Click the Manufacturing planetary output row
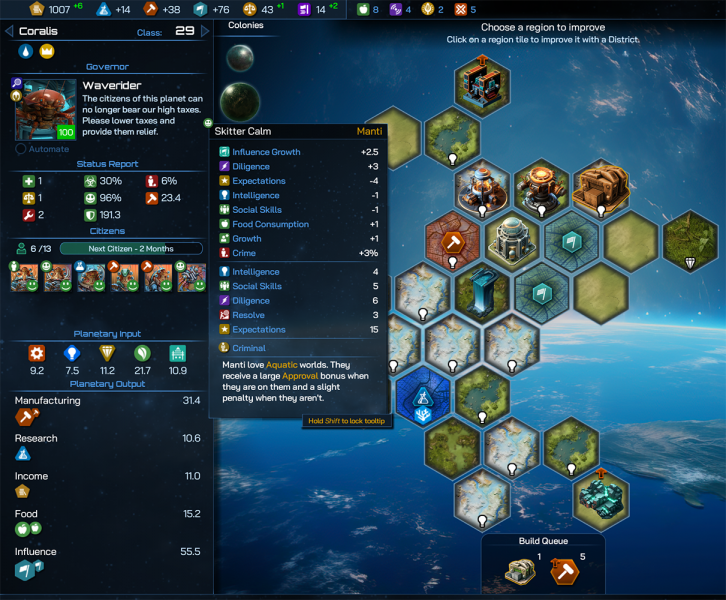The height and width of the screenshot is (600, 726). point(107,410)
